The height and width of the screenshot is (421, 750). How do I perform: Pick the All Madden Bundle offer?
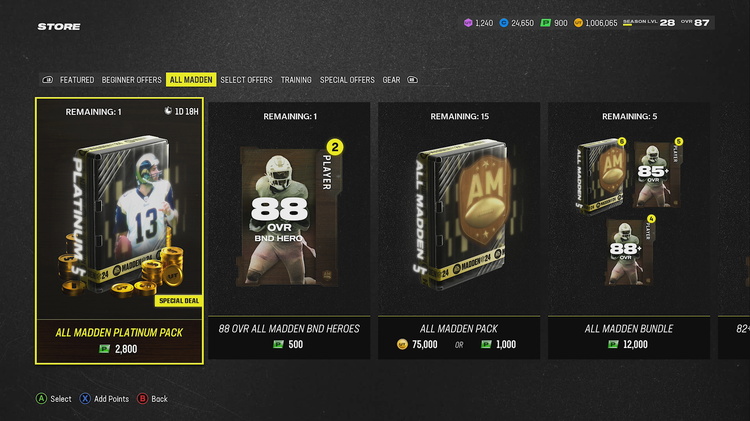(629, 230)
